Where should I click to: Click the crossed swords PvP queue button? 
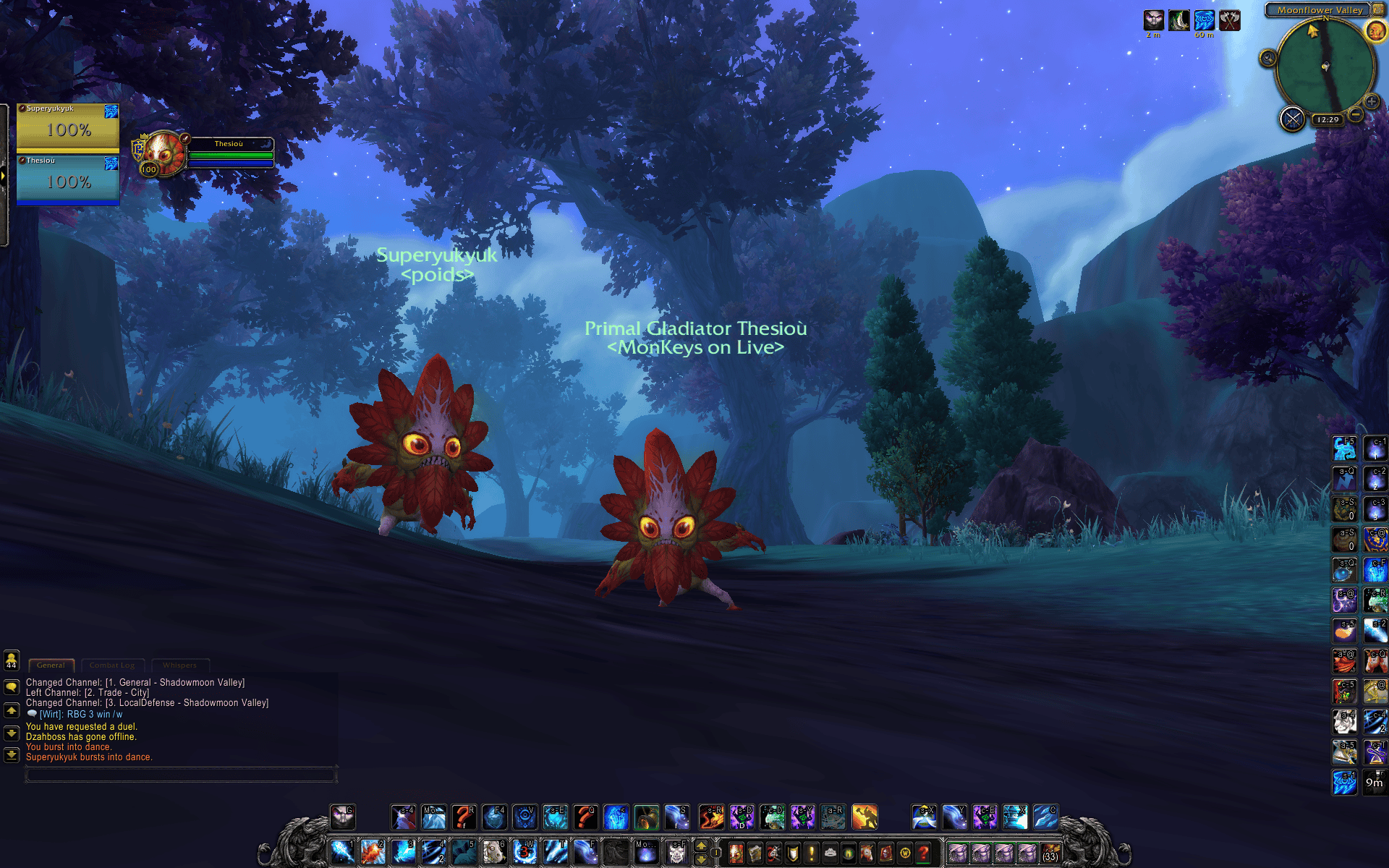[x=1292, y=119]
